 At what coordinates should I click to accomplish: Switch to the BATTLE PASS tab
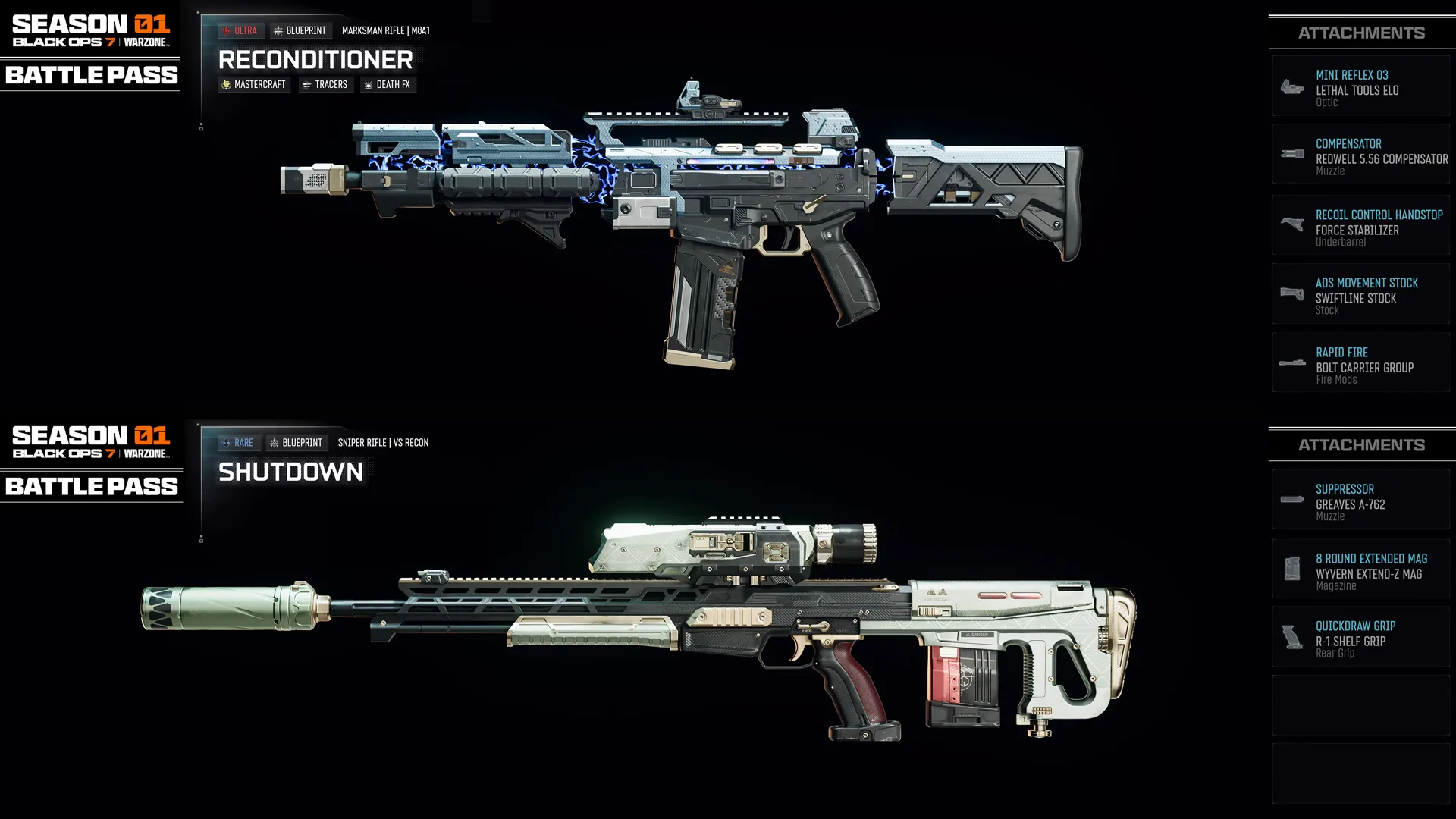[89, 75]
